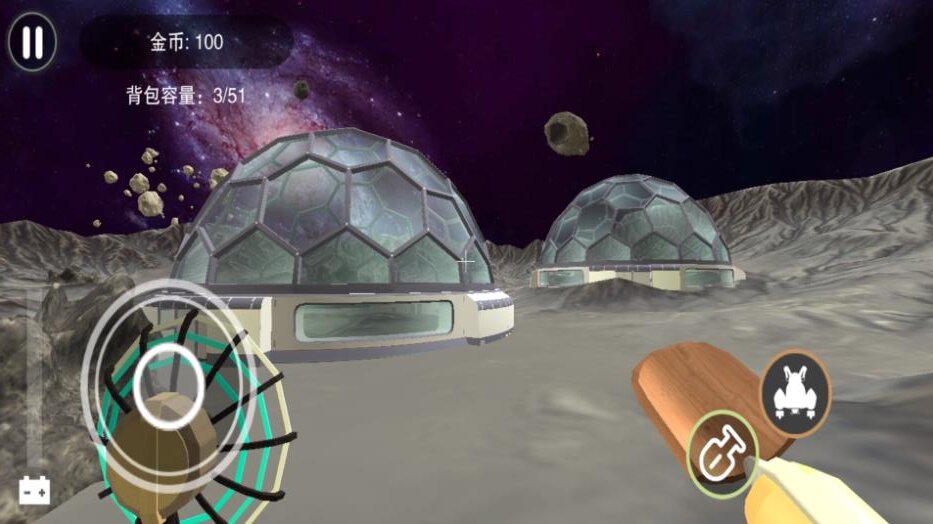The height and width of the screenshot is (524, 933).
Task: Tap the shovel dig button
Action: tap(722, 453)
